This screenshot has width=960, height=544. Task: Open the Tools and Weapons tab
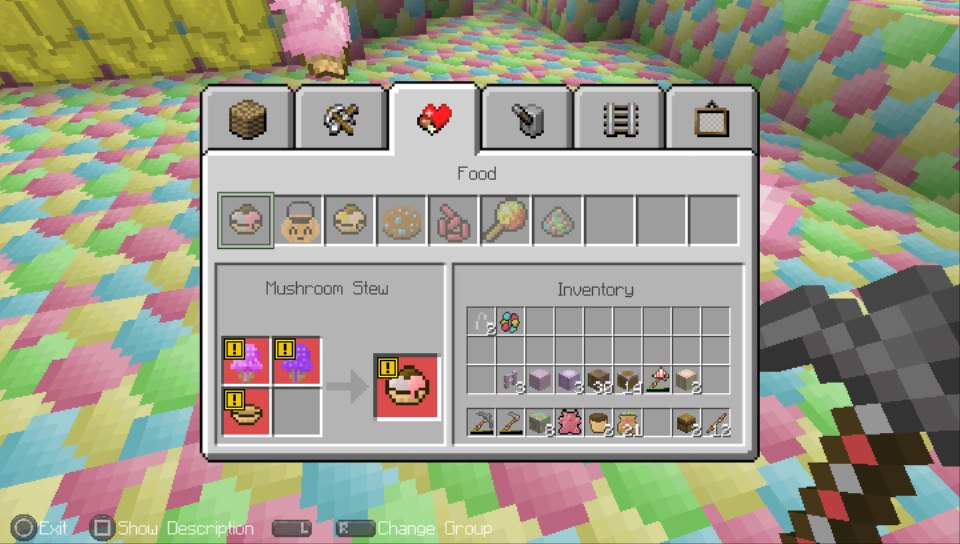[x=342, y=121]
